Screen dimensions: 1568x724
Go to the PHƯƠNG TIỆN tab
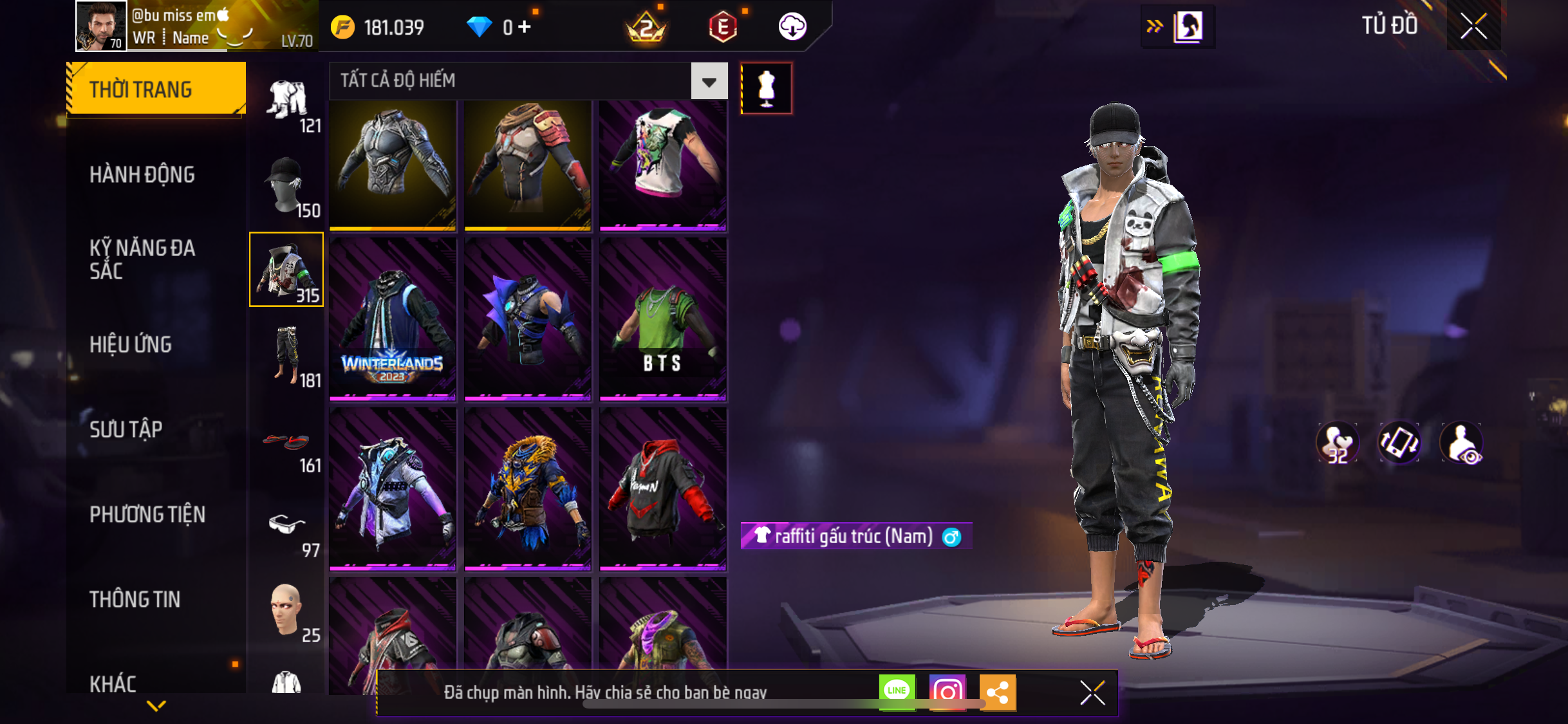(147, 514)
